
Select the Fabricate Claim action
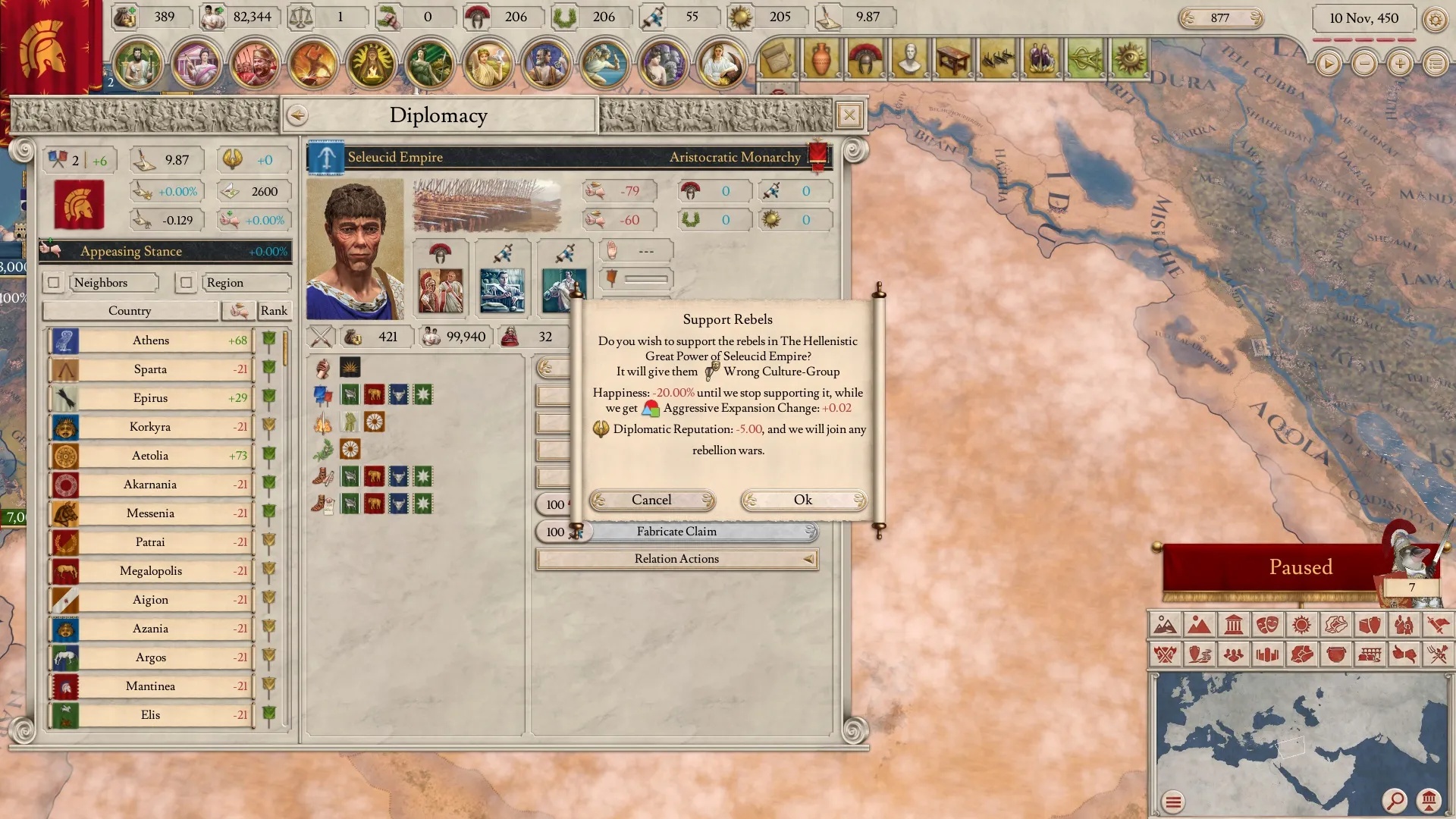(676, 532)
